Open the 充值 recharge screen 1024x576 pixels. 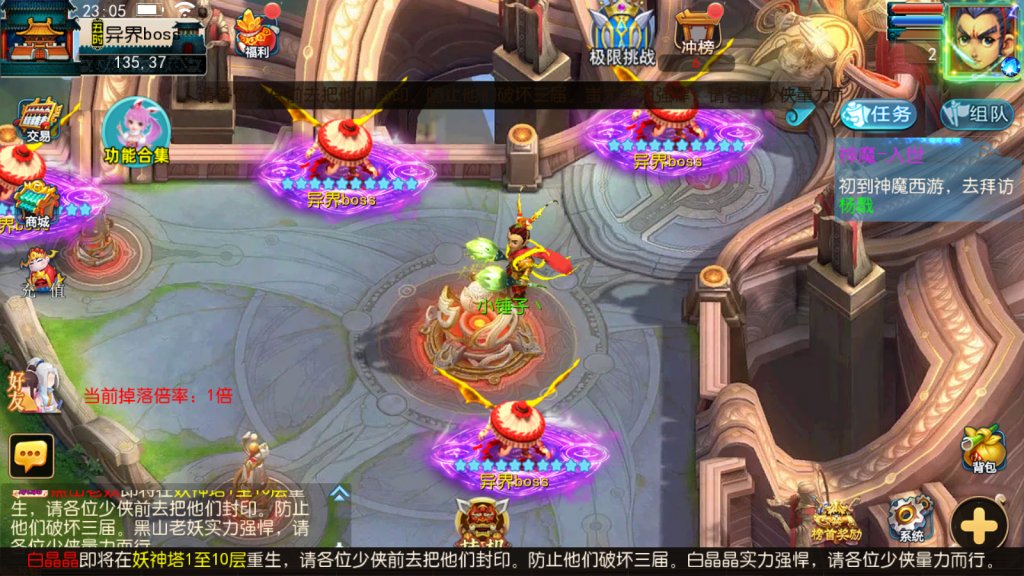pyautogui.click(x=42, y=272)
